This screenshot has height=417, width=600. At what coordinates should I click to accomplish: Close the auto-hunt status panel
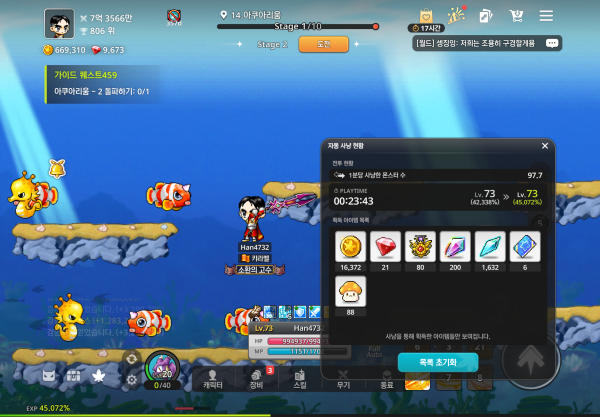pos(544,145)
